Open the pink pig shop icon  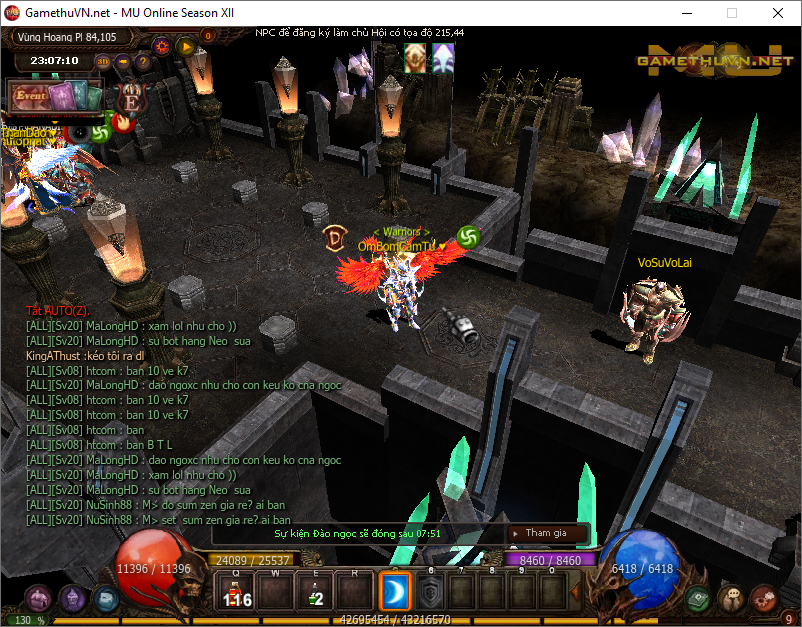point(39,598)
